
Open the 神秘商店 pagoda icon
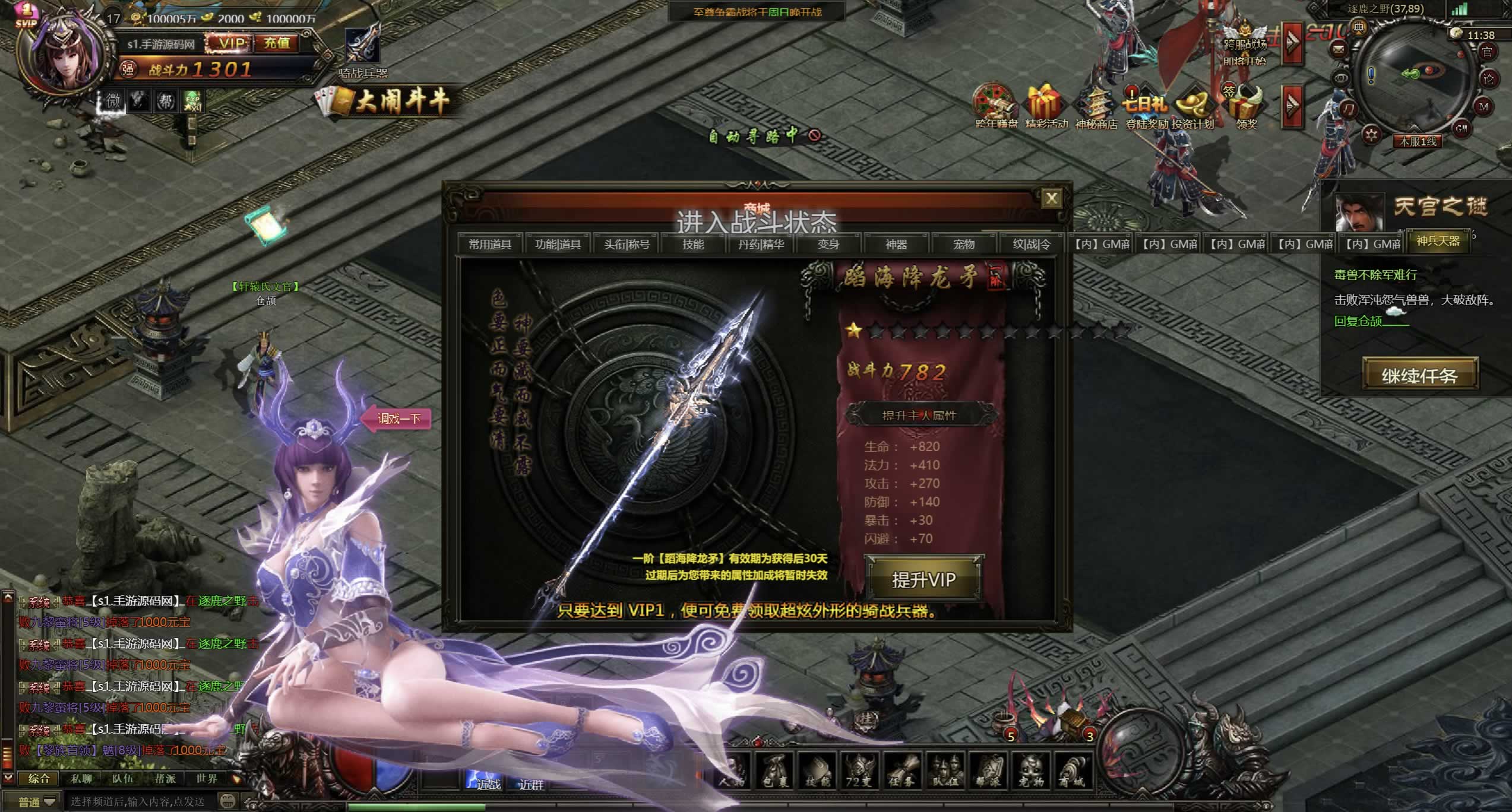click(x=1096, y=107)
